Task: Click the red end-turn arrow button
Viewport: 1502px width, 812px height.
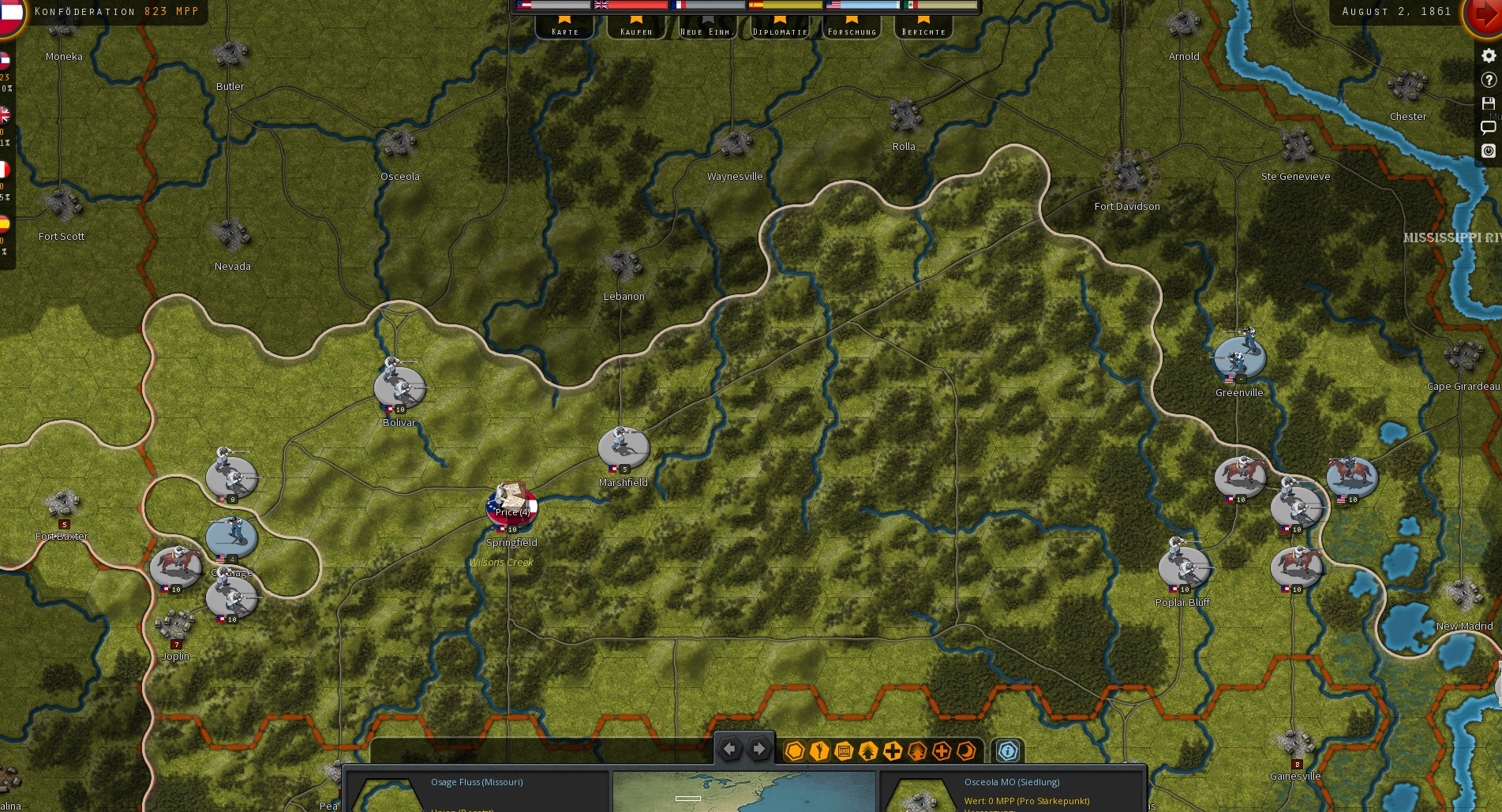Action: [x=1481, y=13]
